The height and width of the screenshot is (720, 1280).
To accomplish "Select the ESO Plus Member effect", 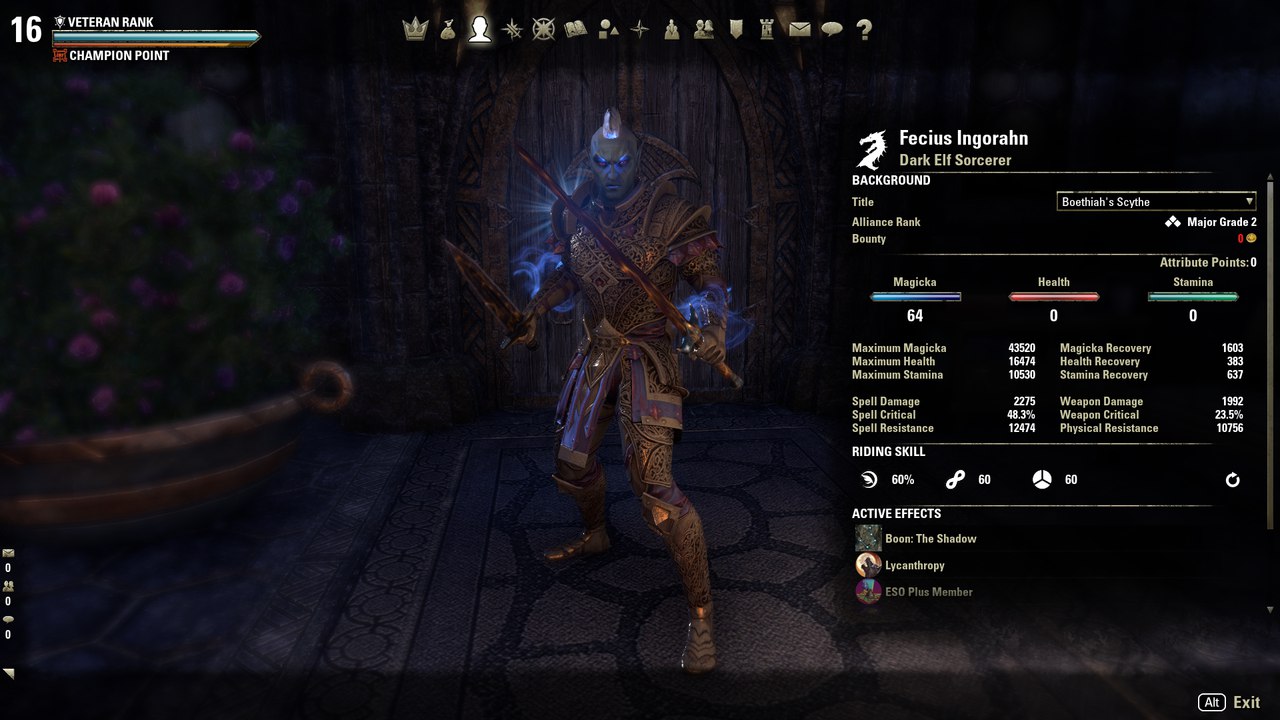I will 928,592.
